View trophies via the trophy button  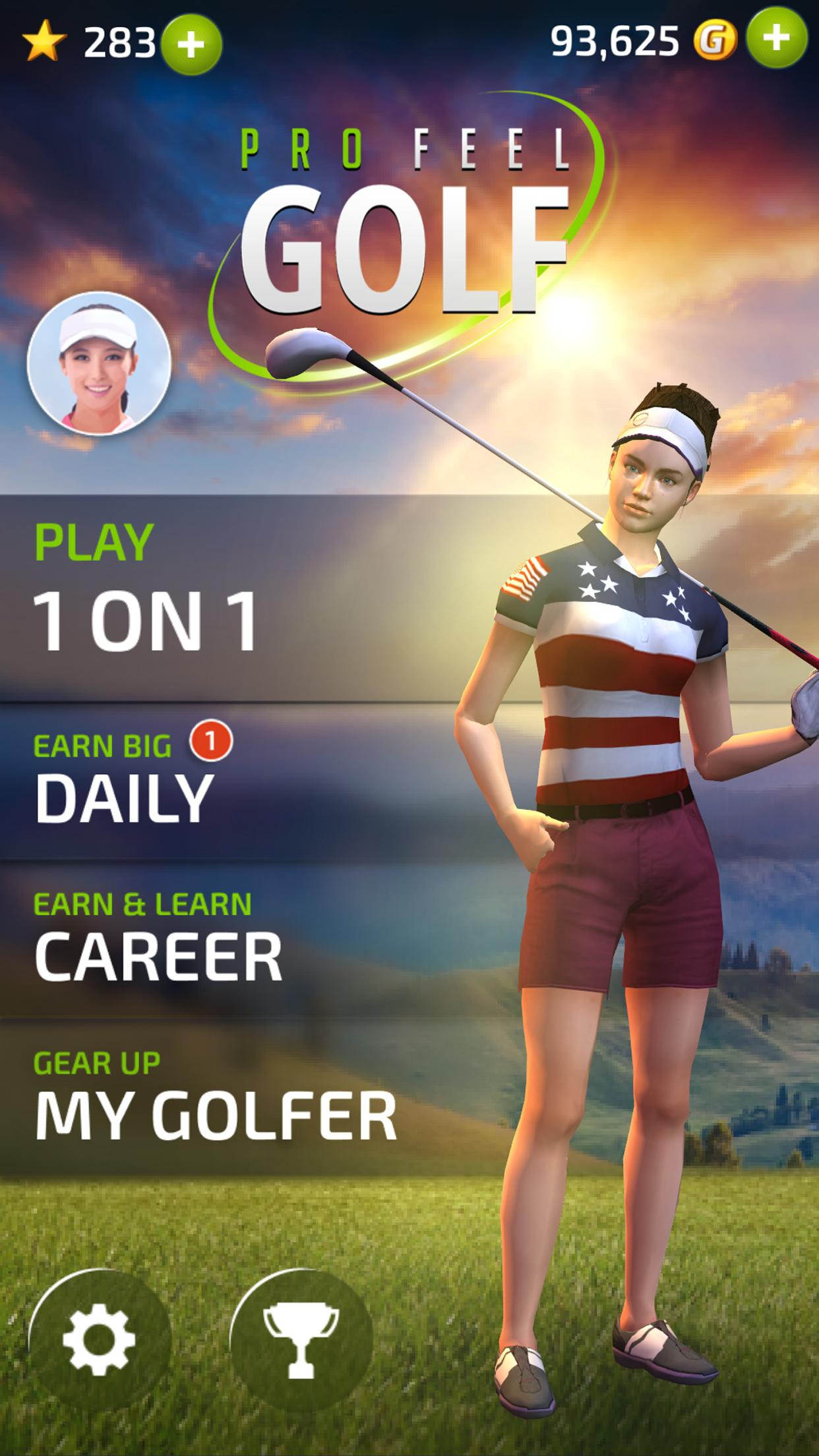pyautogui.click(x=301, y=1340)
